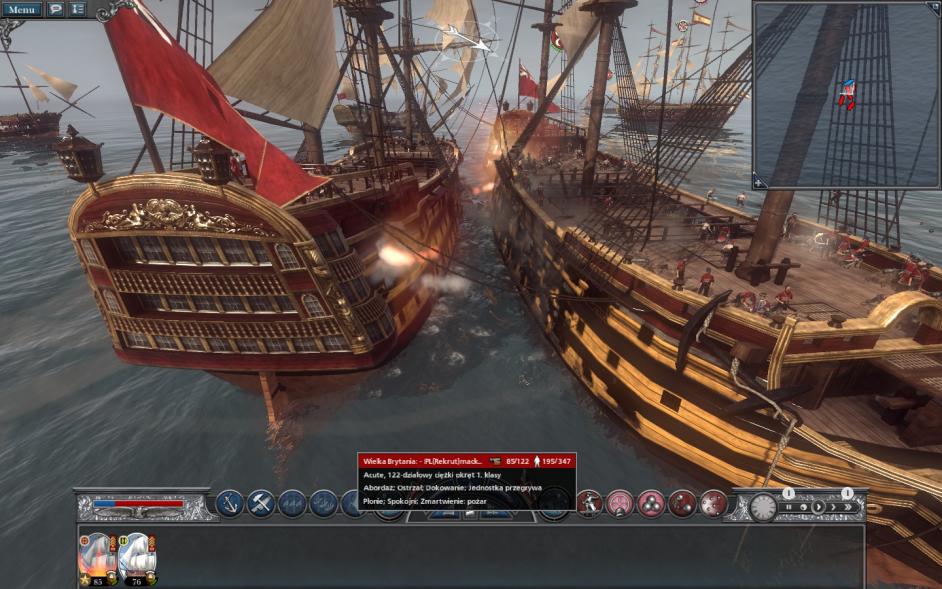Select the scattered grape shot ammunition
Image resolution: width=942 pixels, height=589 pixels.
[713, 503]
